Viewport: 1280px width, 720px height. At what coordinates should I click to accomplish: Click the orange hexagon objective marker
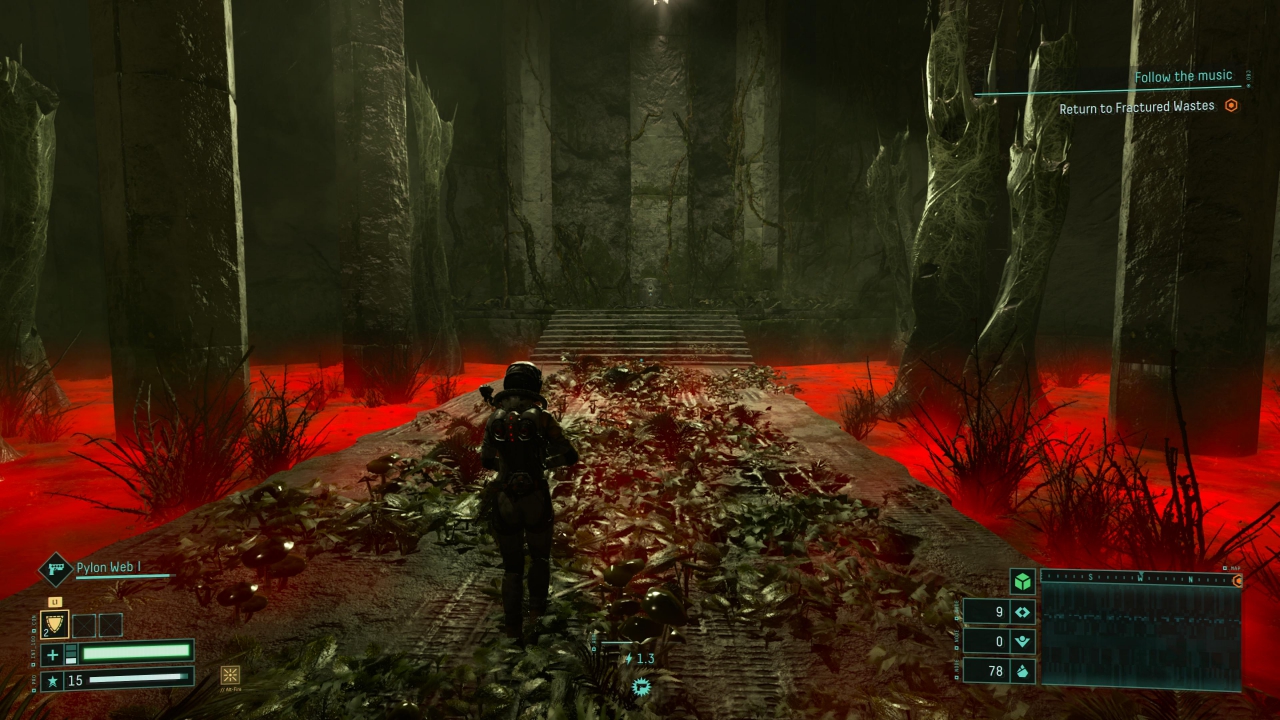[1231, 105]
